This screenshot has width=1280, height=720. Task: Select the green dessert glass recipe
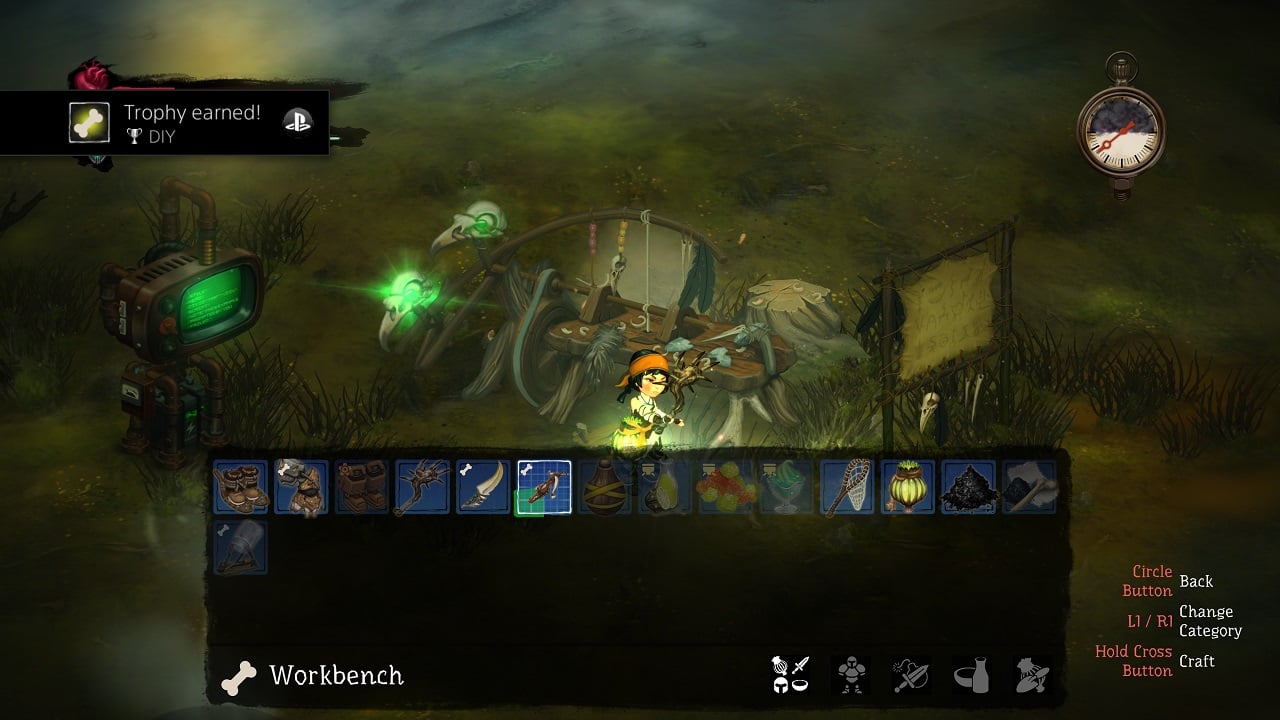click(x=787, y=487)
